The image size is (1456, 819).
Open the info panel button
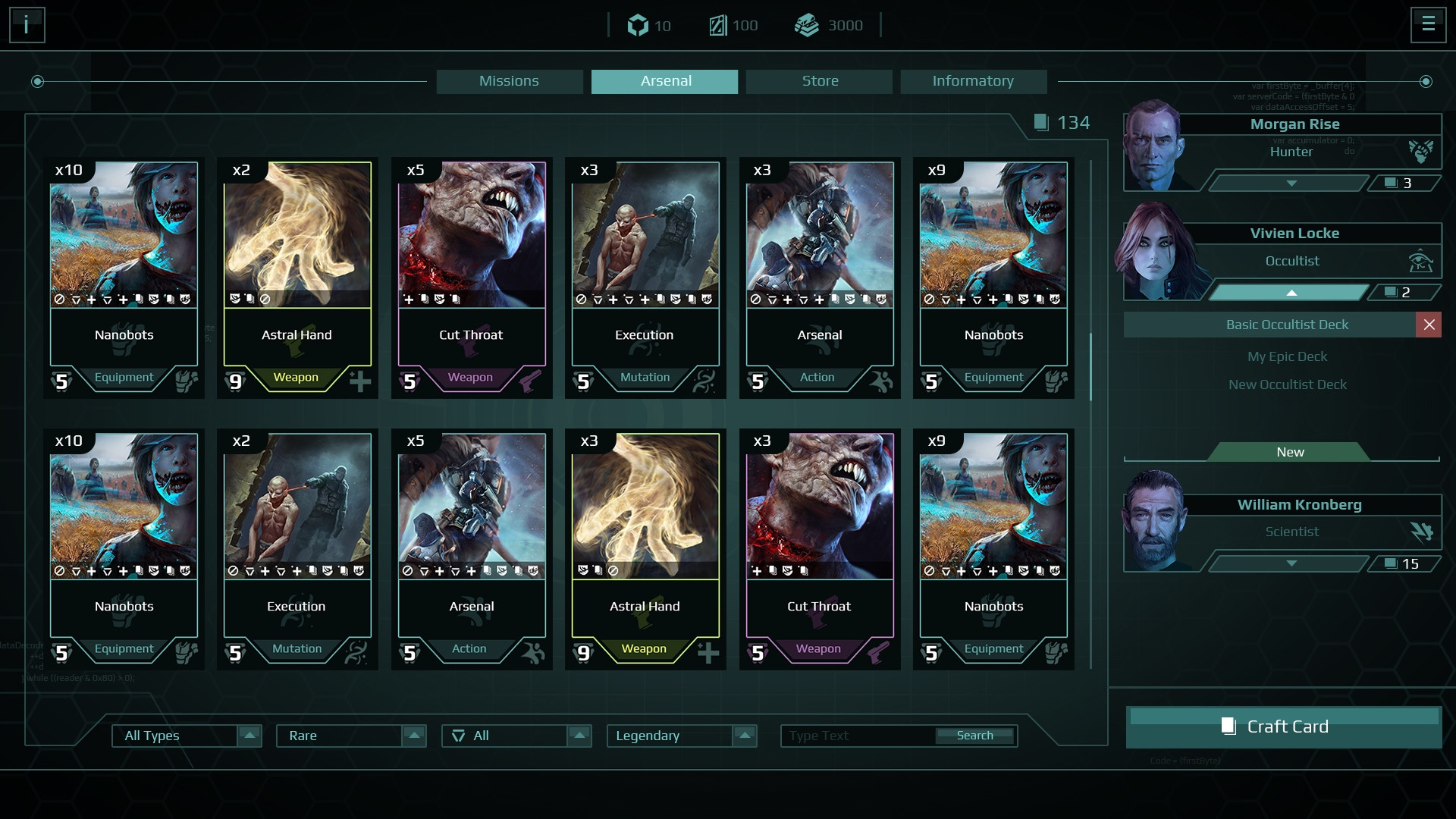click(27, 25)
